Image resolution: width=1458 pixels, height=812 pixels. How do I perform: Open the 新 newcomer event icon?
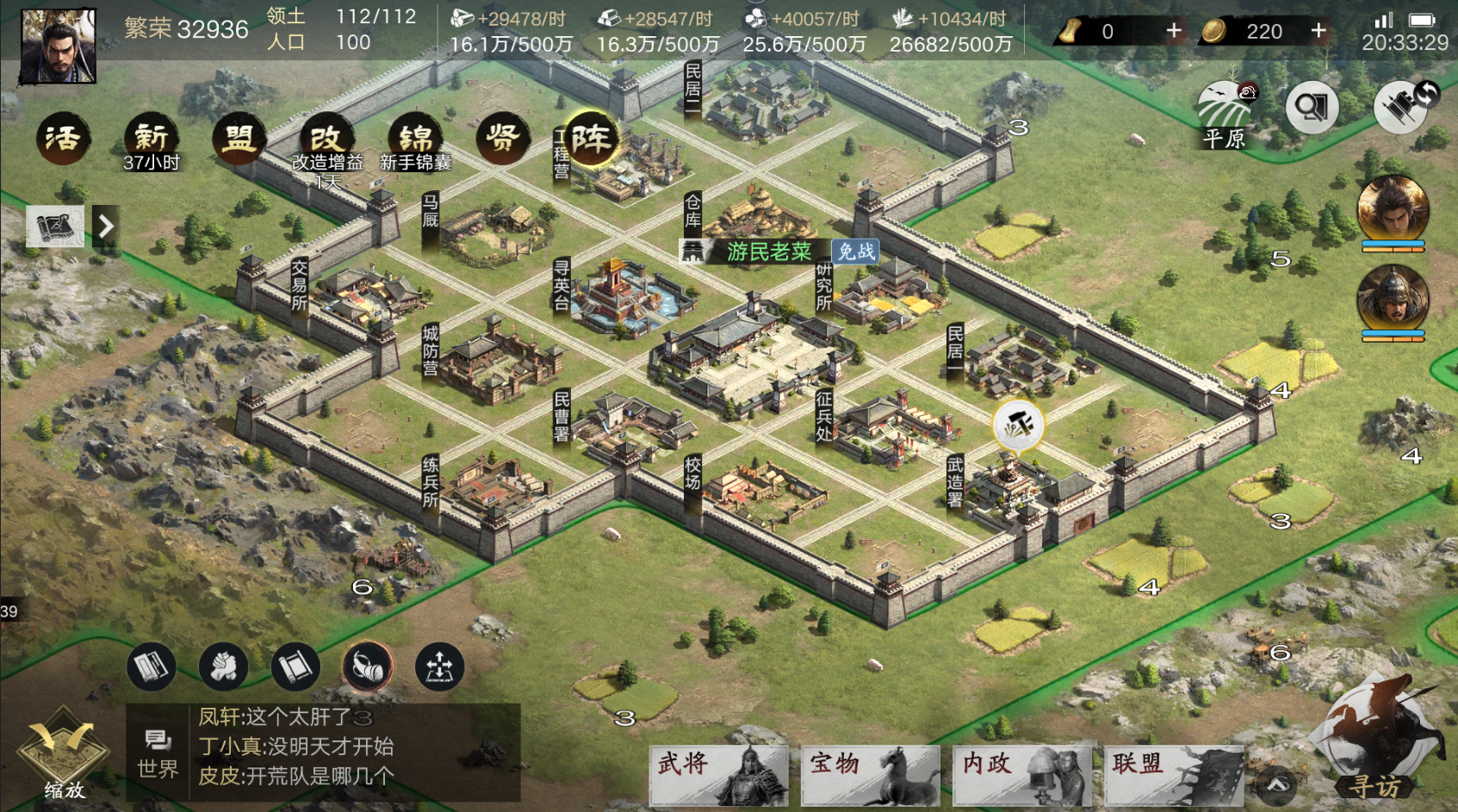tap(152, 139)
